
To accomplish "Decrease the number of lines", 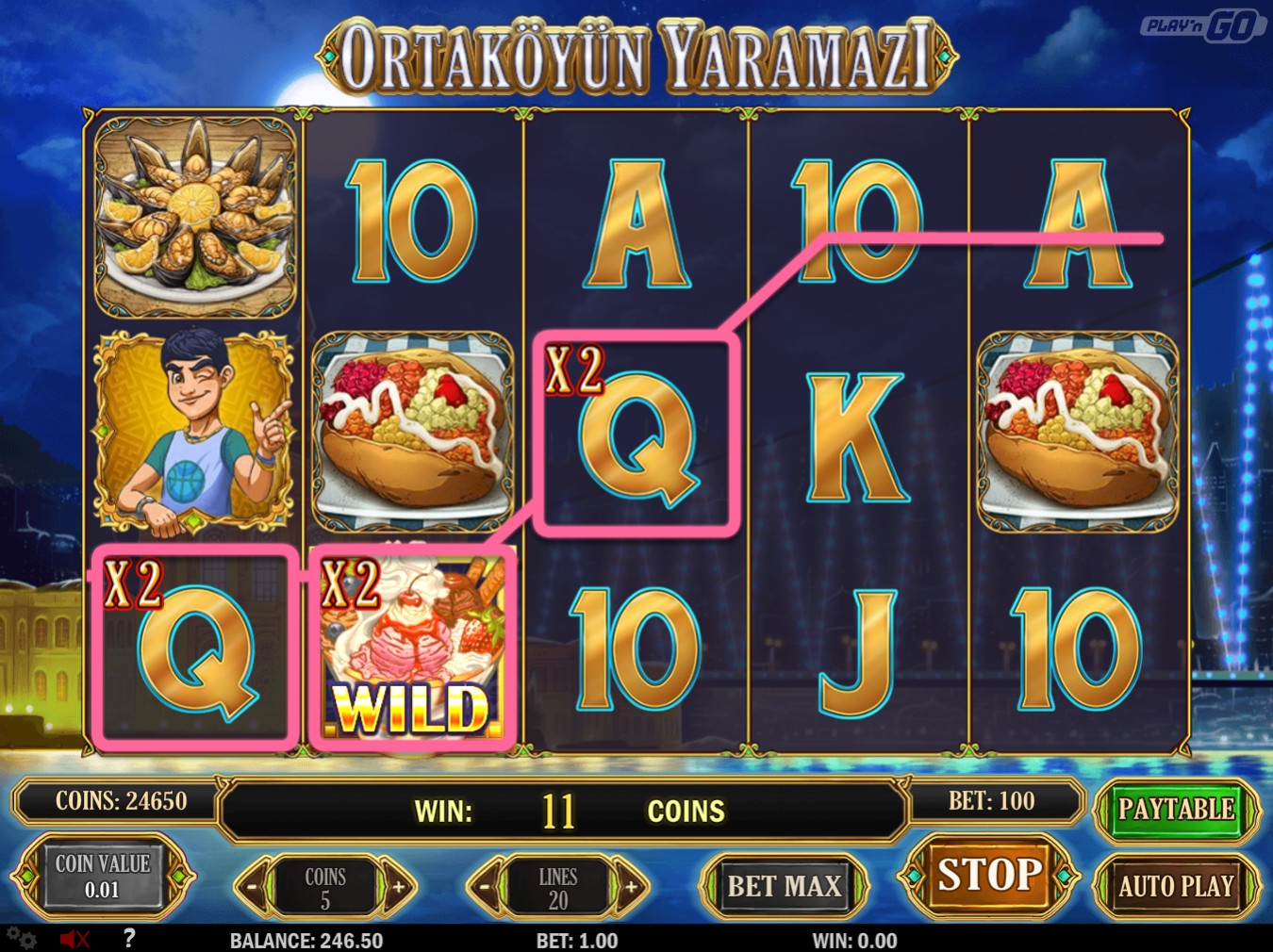I will click(485, 887).
